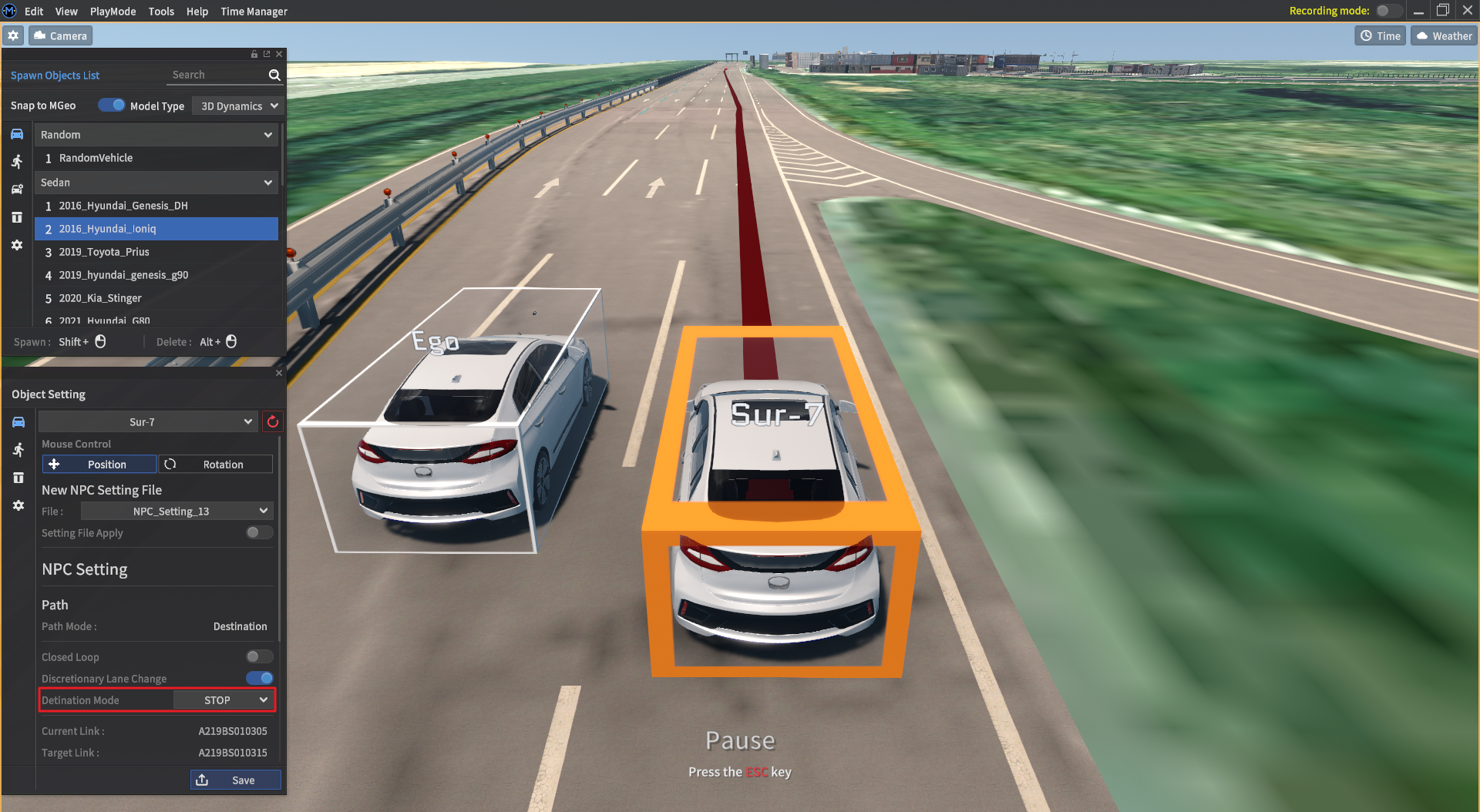1480x812 pixels.
Task: Open the Time Manager menu
Action: coord(254,12)
